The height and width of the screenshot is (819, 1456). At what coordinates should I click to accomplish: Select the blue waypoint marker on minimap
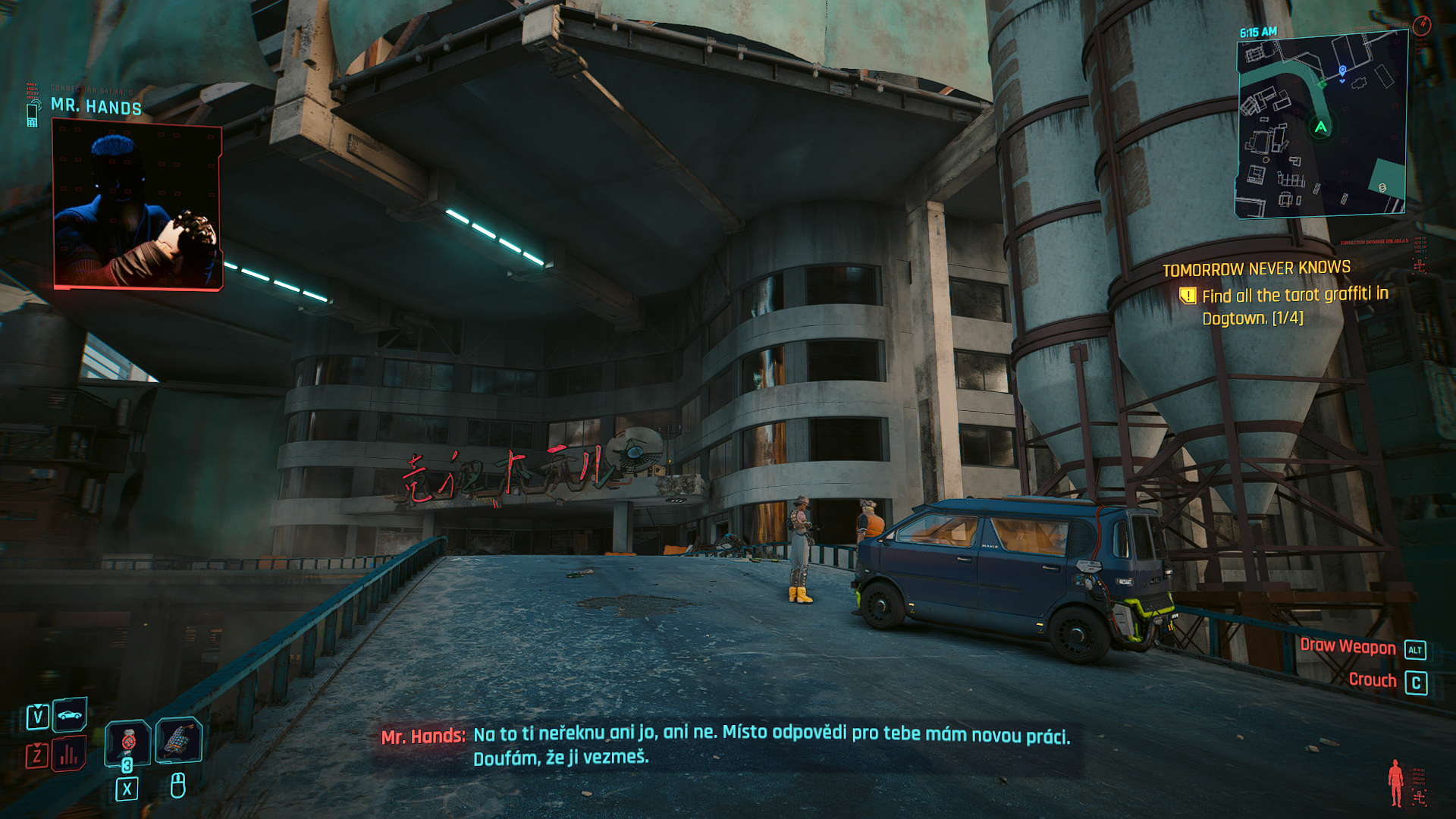tap(1342, 71)
